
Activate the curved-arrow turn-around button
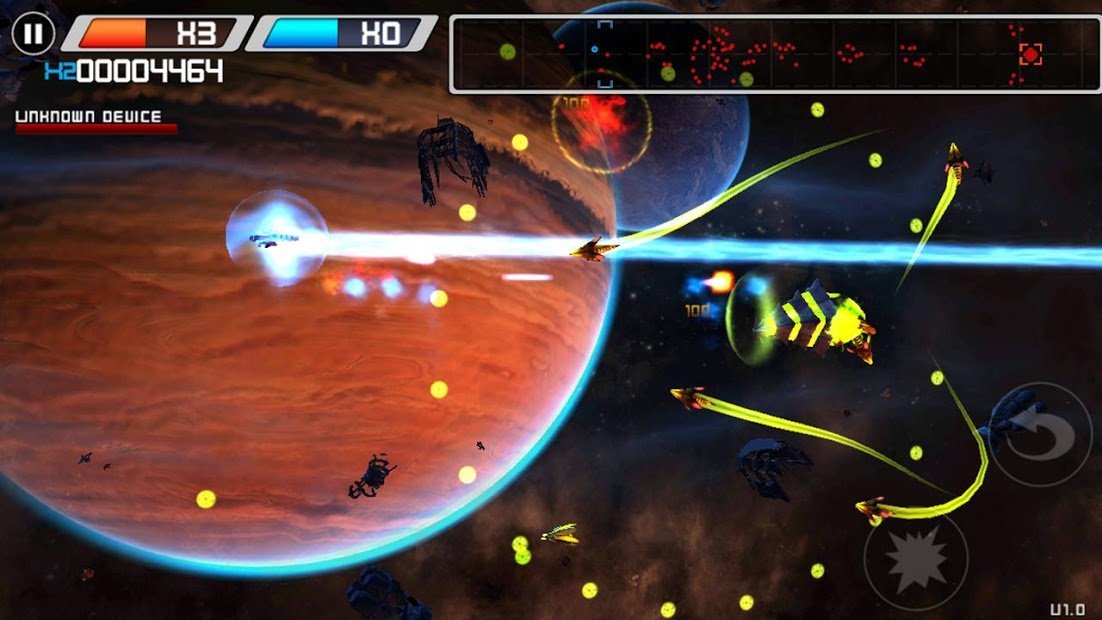1040,435
